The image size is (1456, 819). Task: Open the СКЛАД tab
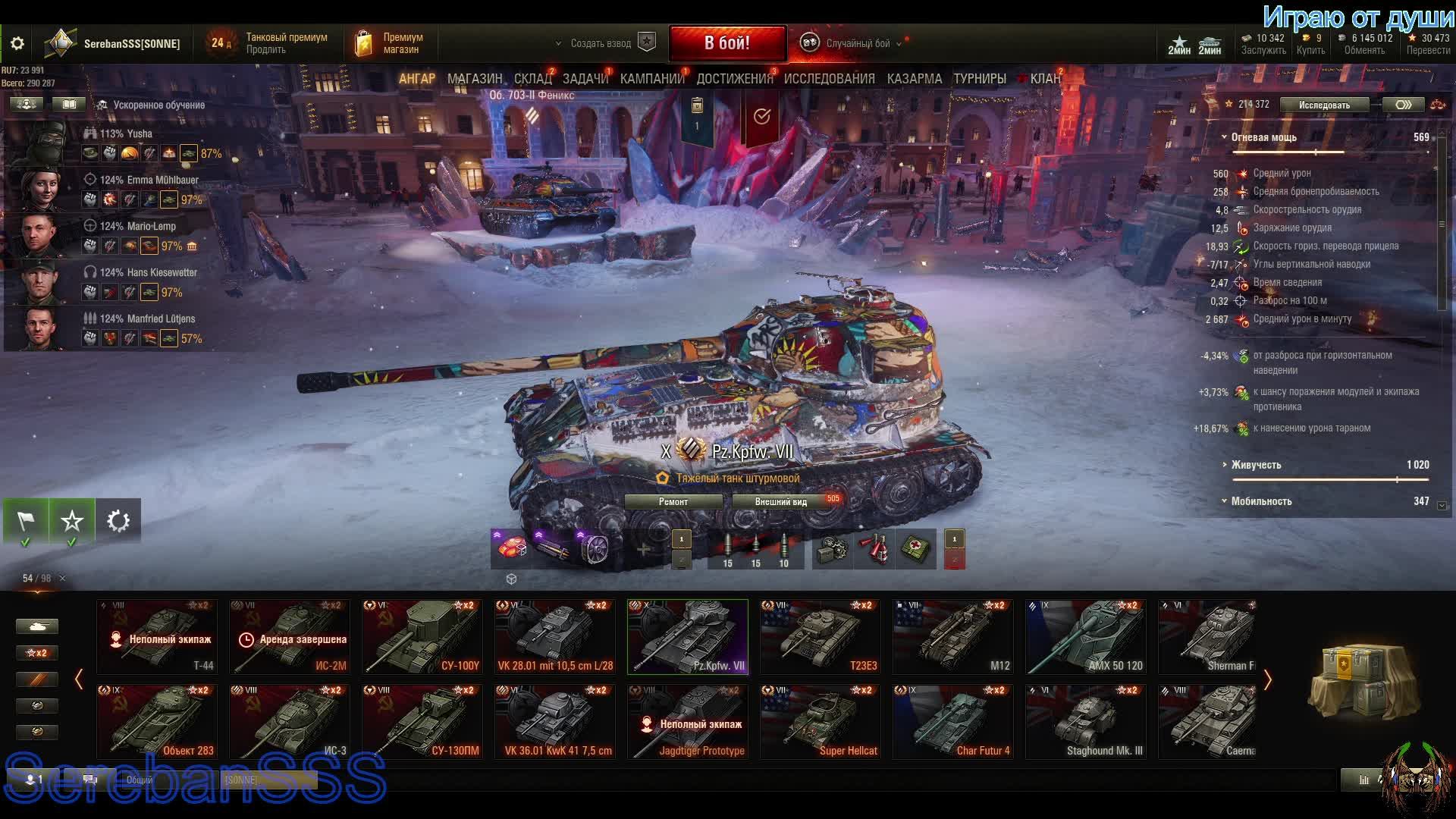[532, 79]
